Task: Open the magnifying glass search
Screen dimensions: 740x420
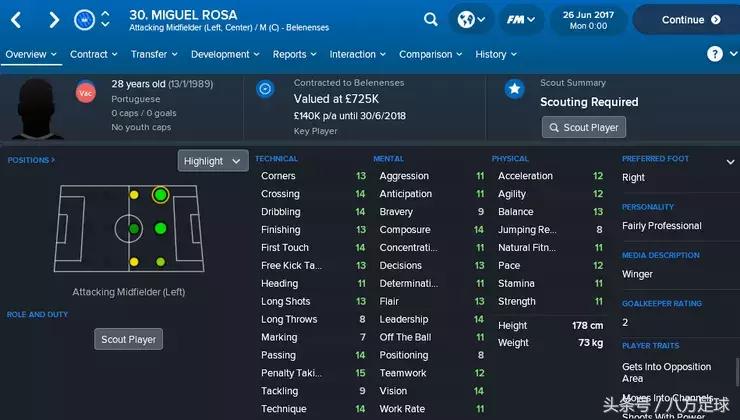Action: (431, 19)
